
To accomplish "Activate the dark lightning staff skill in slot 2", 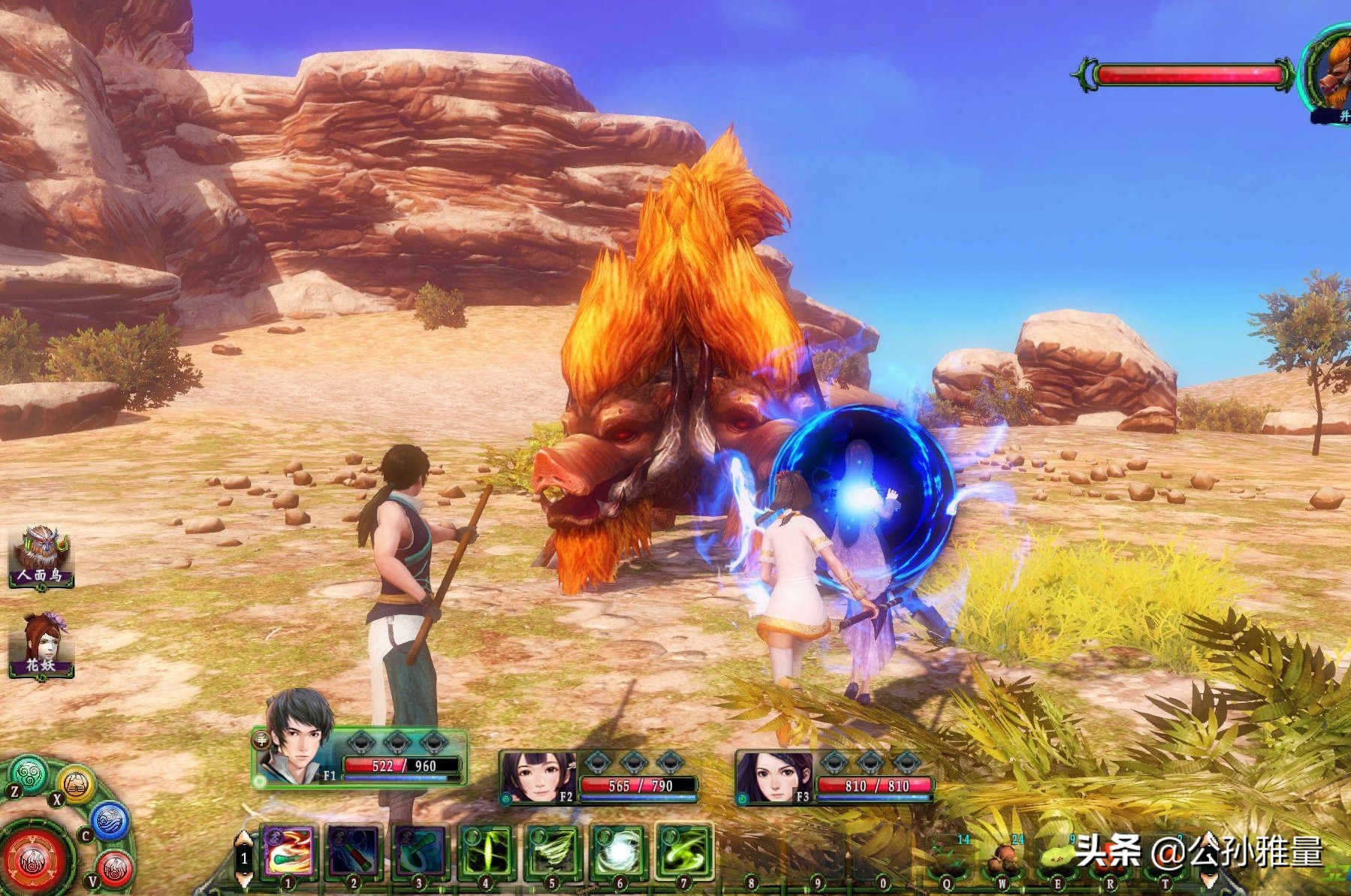I will (354, 852).
